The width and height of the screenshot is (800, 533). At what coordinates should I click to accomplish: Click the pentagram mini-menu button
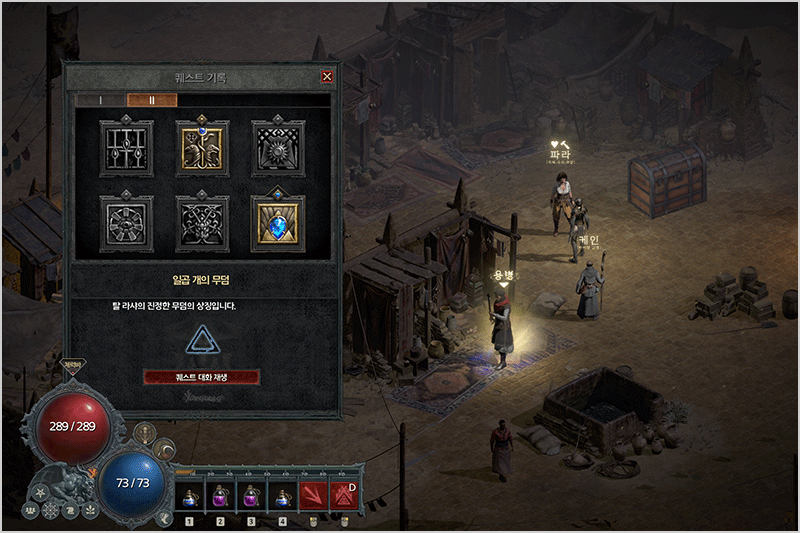pyautogui.click(x=42, y=493)
